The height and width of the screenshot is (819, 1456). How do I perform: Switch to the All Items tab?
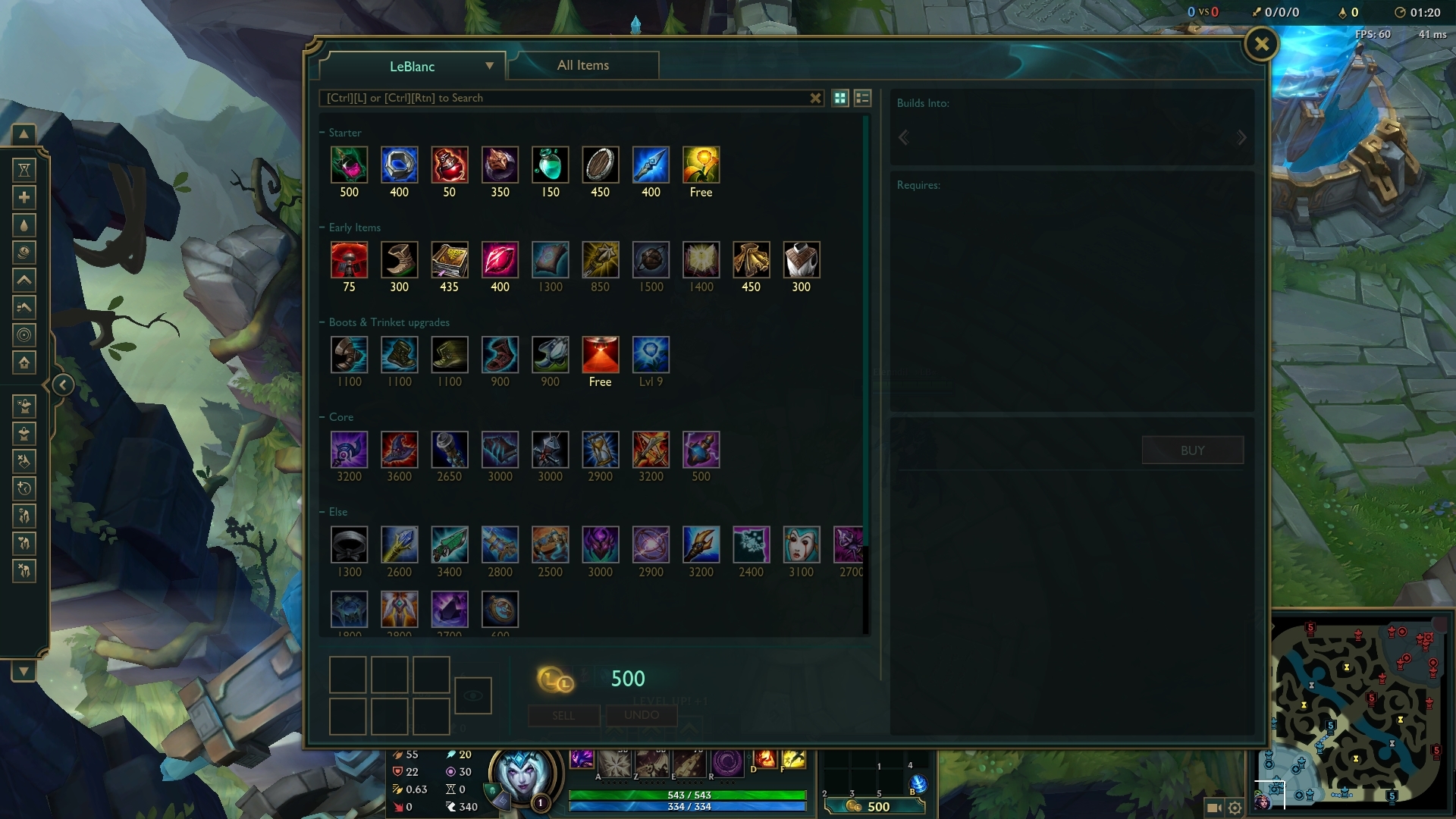coord(582,65)
